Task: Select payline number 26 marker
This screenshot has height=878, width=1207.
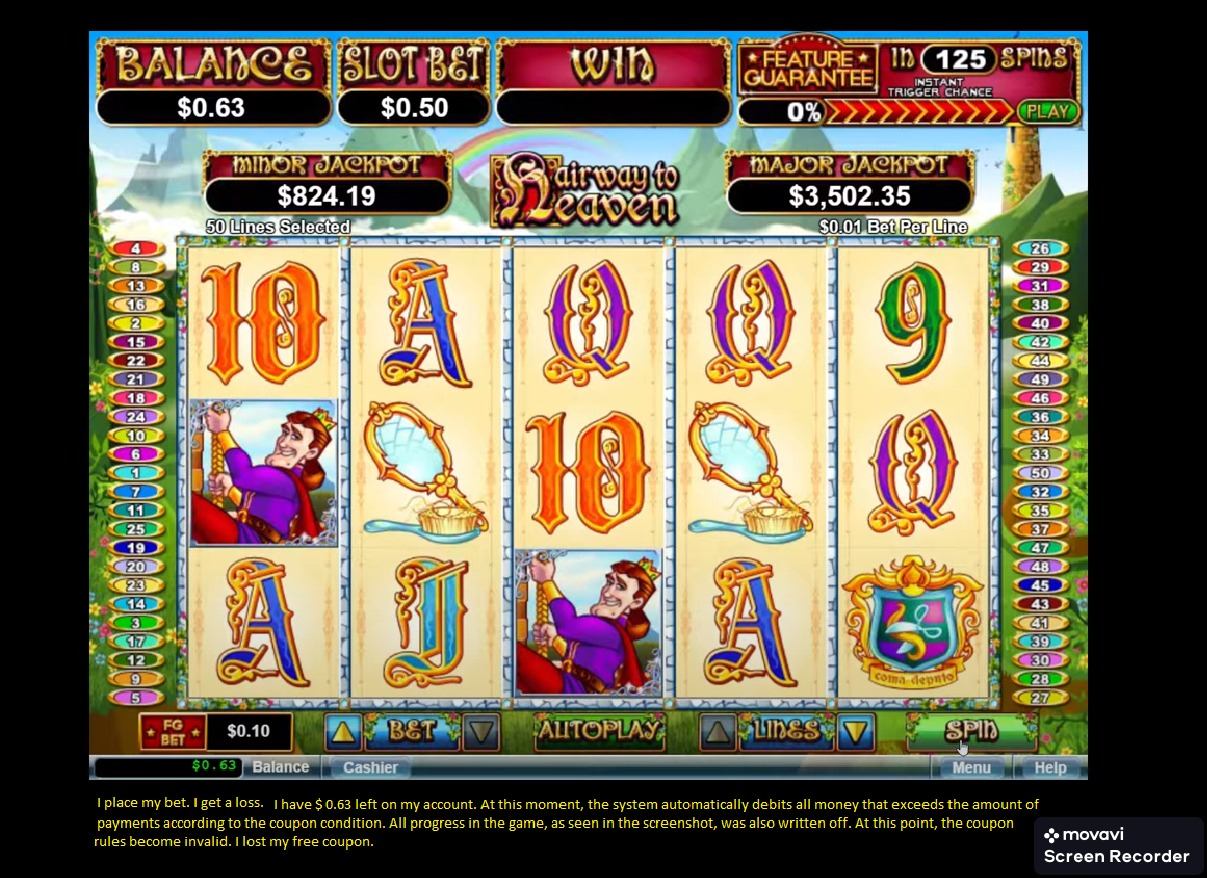Action: coord(1040,248)
